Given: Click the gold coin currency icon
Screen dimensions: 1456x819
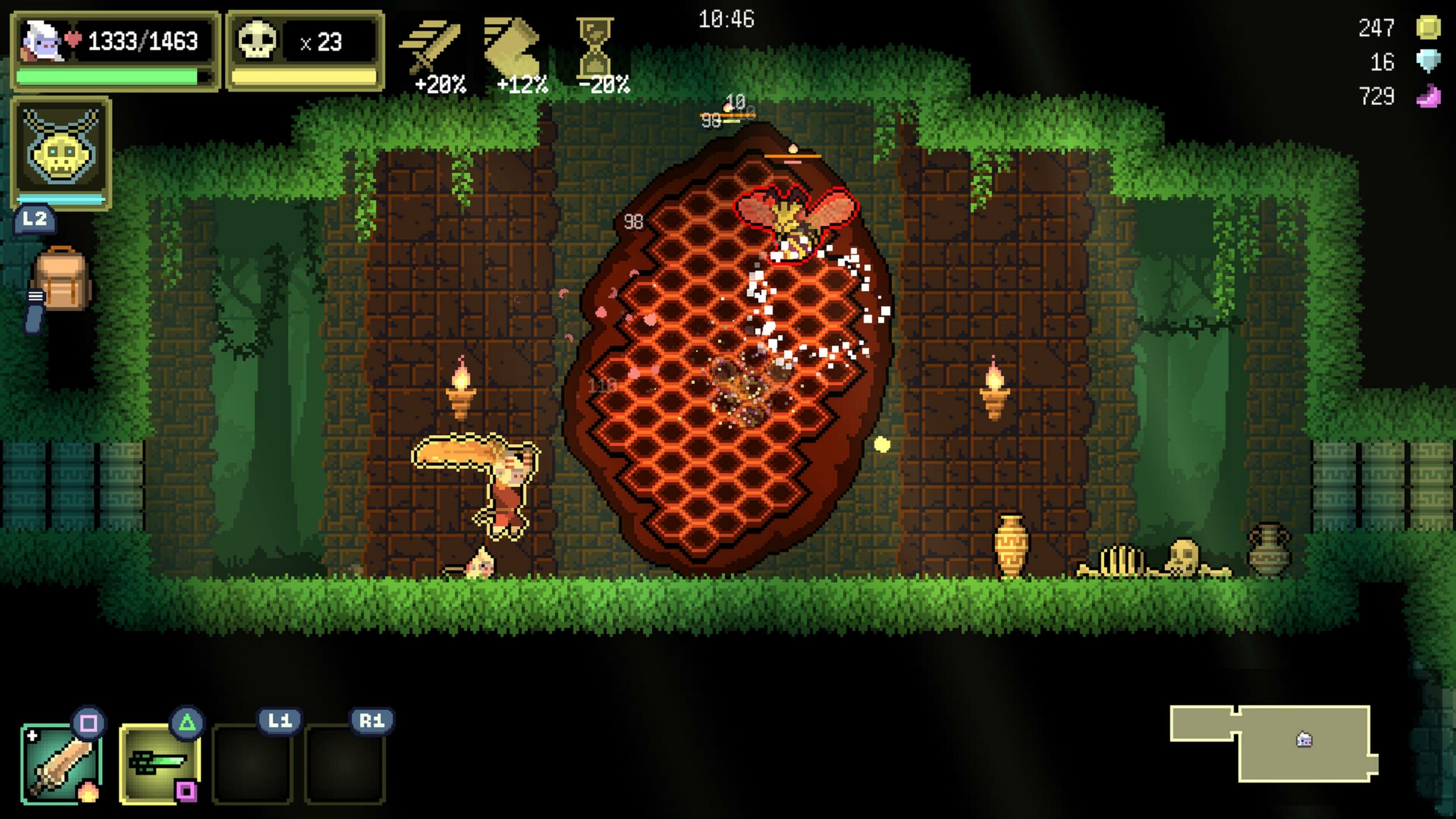Looking at the screenshot, I should (1428, 27).
